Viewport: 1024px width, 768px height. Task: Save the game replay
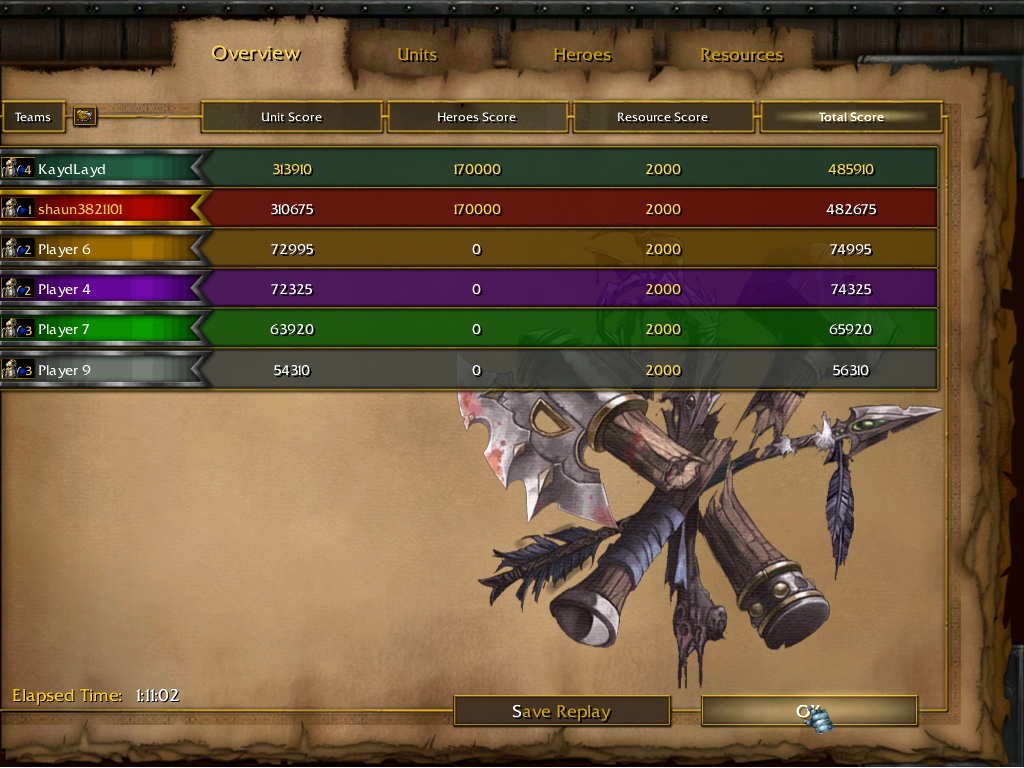[561, 711]
